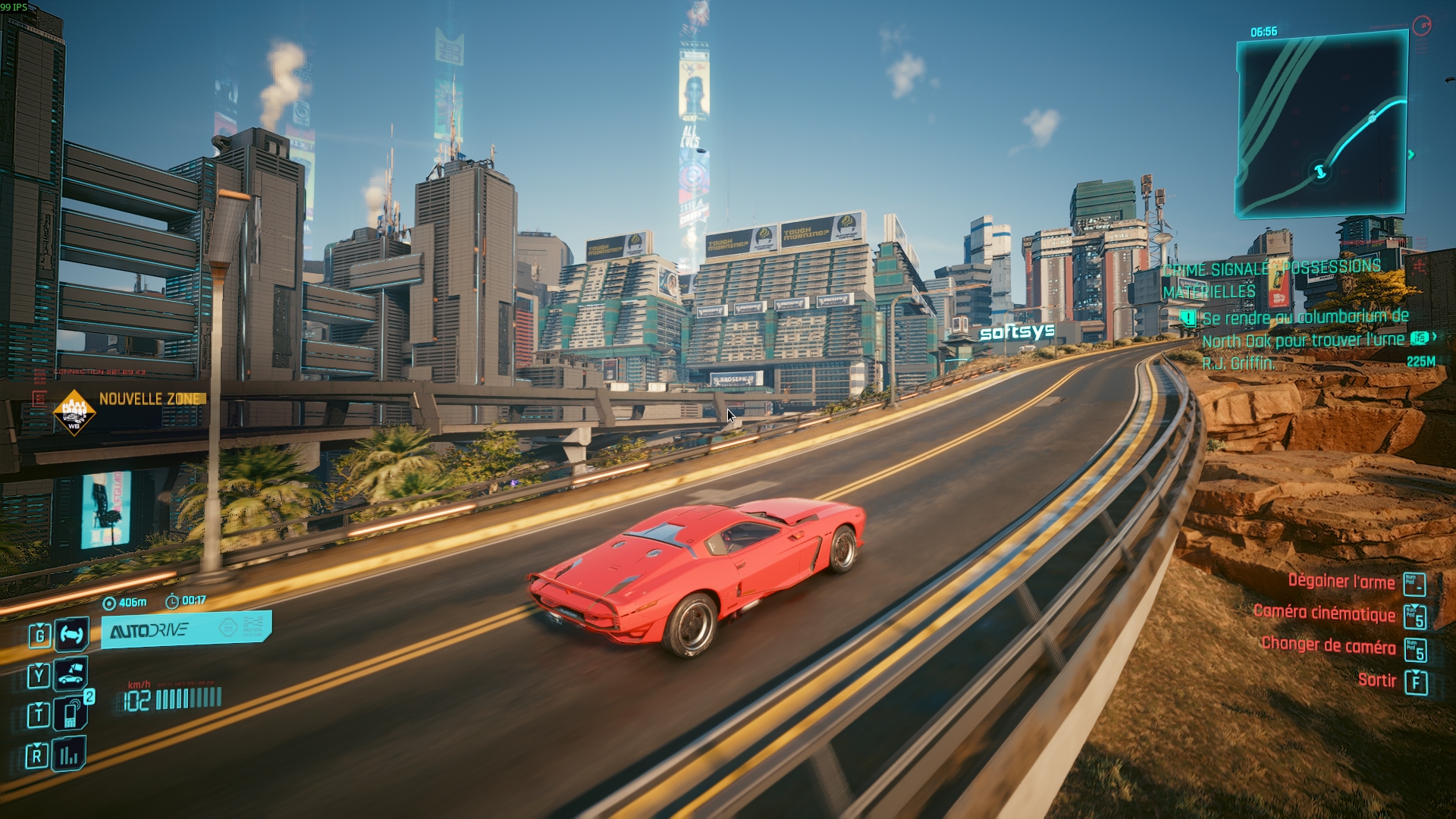Image resolution: width=1456 pixels, height=819 pixels.
Task: Click the AutoDrive status banner
Action: (186, 629)
